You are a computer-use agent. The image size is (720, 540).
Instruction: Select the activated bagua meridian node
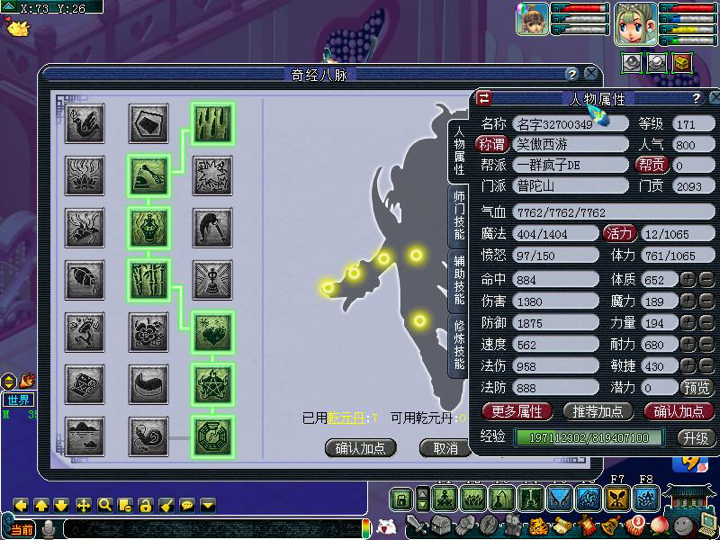(211, 437)
